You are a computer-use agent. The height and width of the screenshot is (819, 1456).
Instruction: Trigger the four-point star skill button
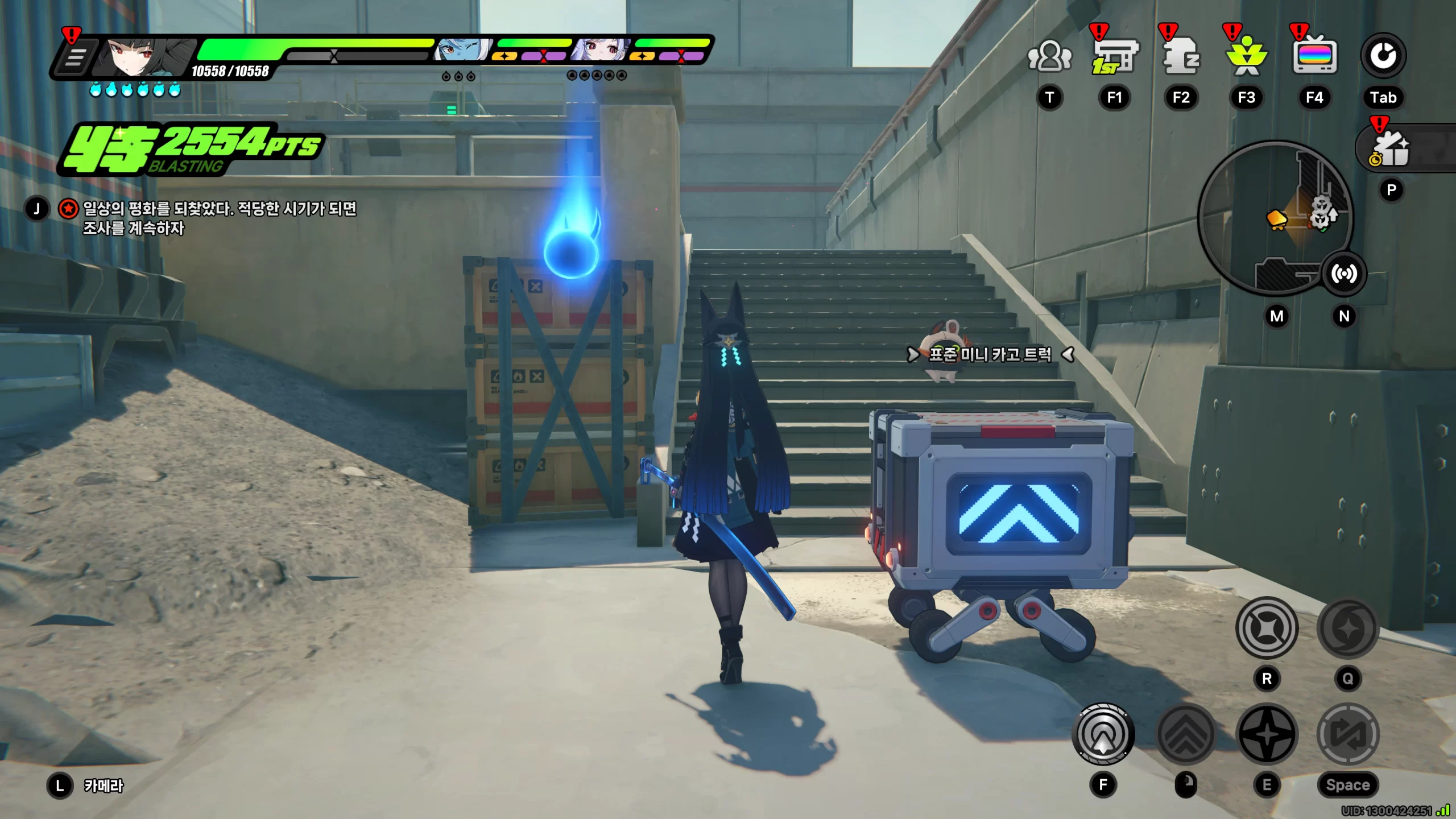[x=1267, y=735]
